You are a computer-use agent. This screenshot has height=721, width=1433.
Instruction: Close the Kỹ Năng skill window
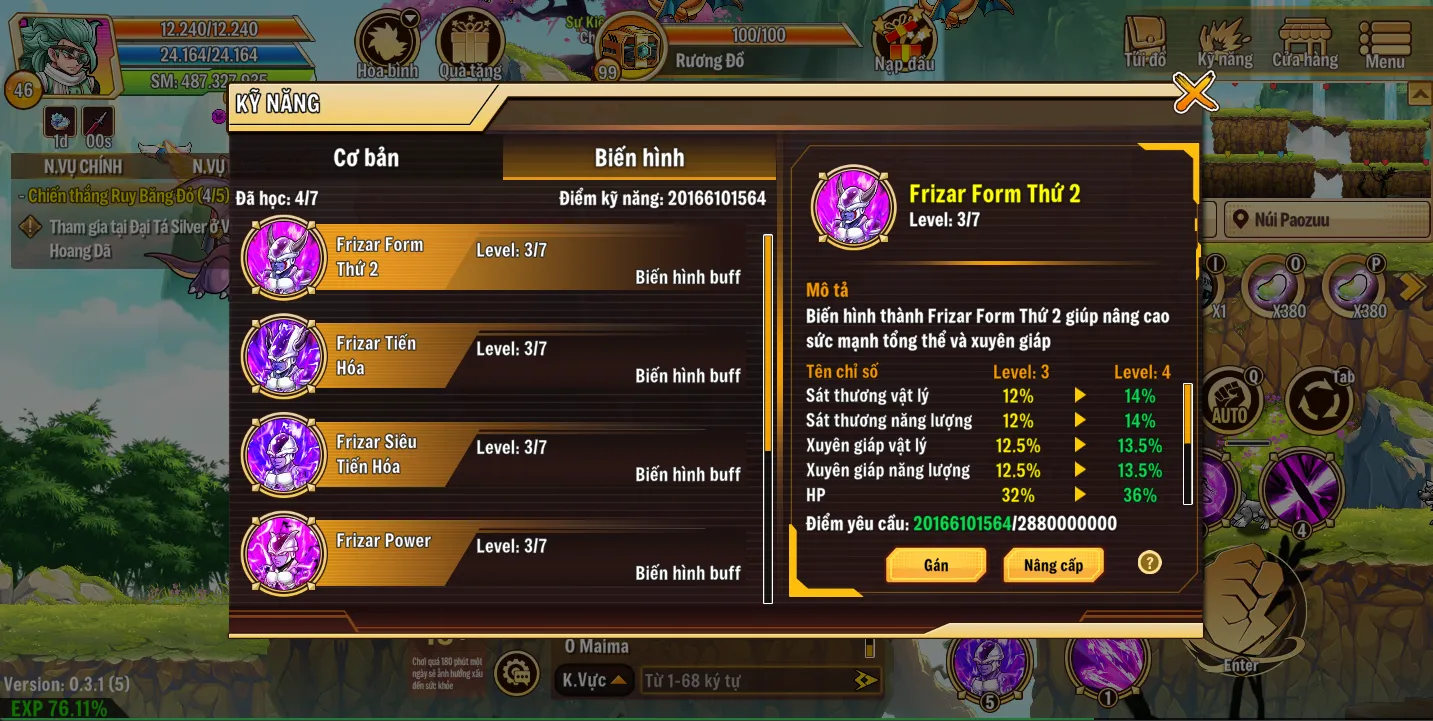coord(1194,93)
